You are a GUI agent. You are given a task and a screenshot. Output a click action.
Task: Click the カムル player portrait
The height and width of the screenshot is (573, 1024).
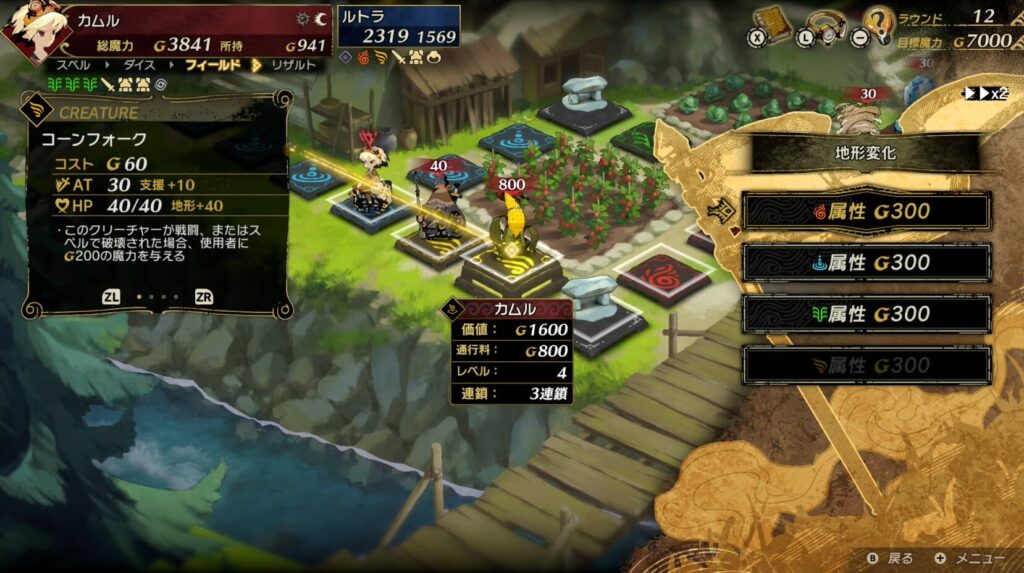[28, 30]
